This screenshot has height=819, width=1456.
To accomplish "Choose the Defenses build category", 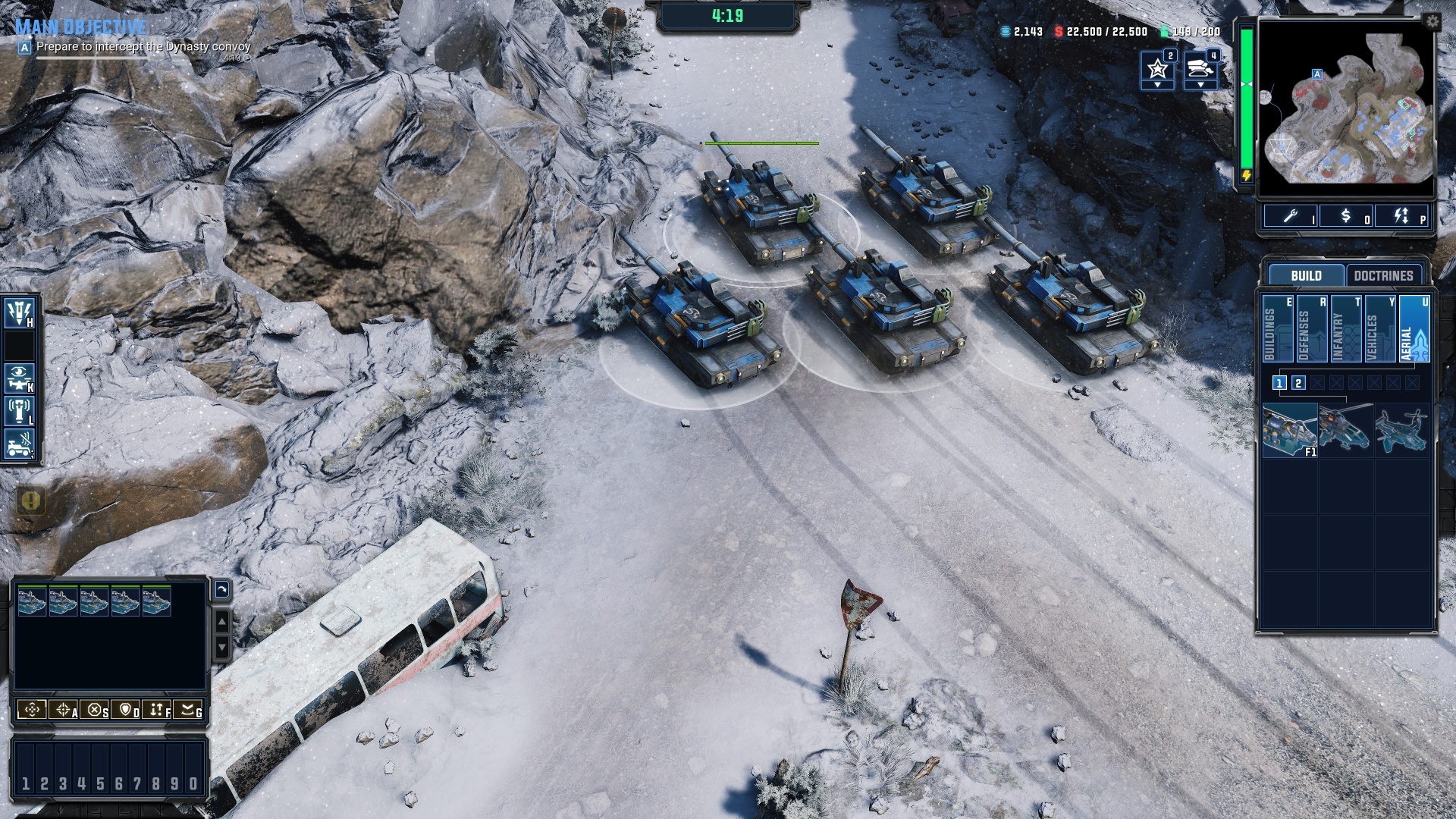I will (1311, 329).
